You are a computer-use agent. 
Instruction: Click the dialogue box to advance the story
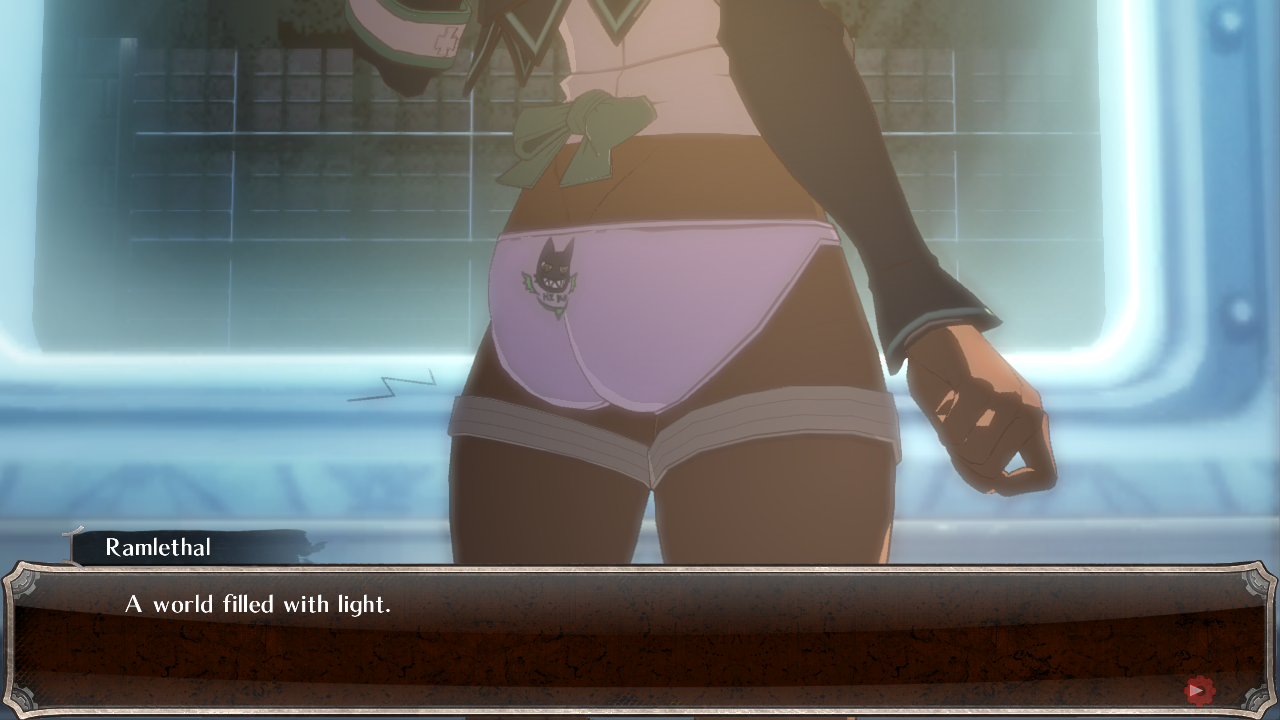point(640,645)
